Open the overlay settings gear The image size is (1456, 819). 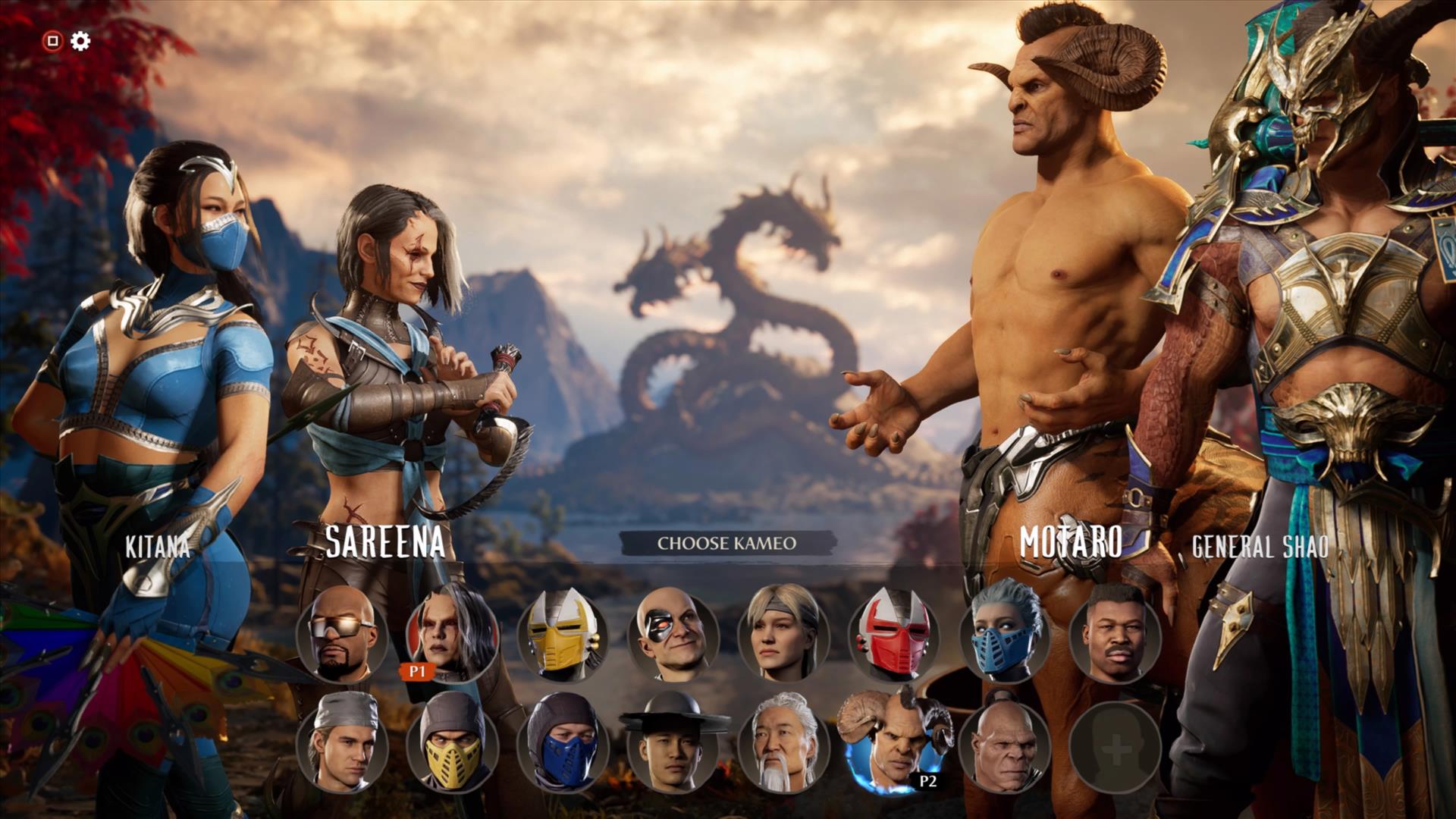pos(80,41)
